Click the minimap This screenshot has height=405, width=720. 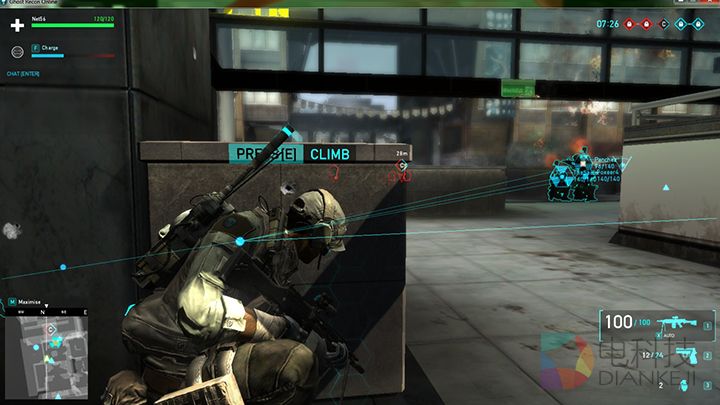pos(46,353)
